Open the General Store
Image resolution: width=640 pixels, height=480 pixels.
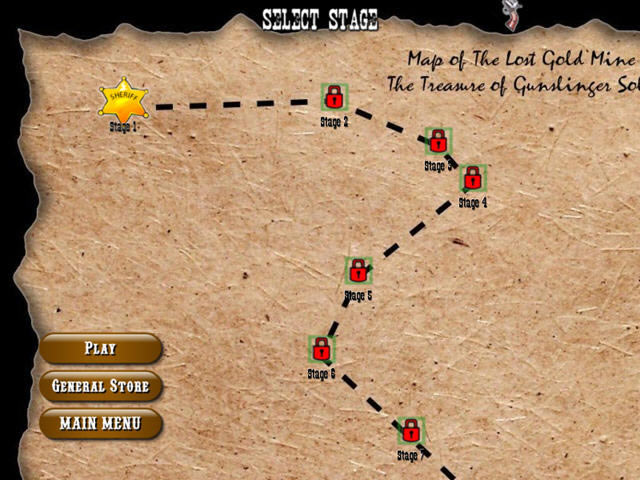click(x=100, y=386)
